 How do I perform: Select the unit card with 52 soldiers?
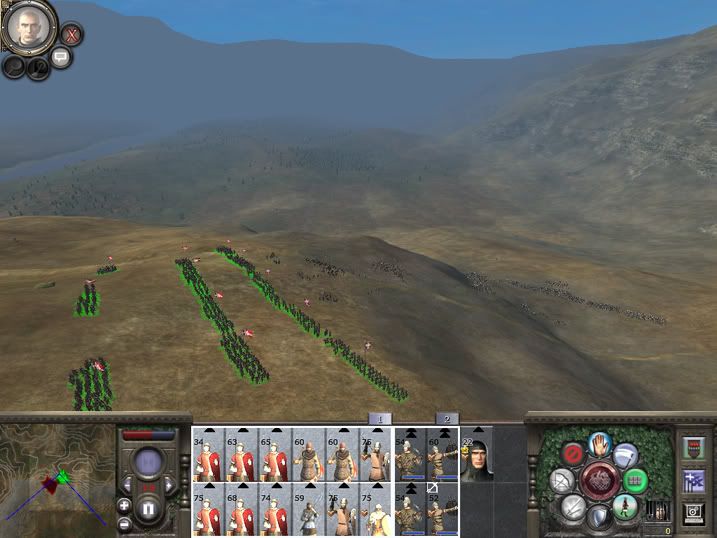click(442, 511)
